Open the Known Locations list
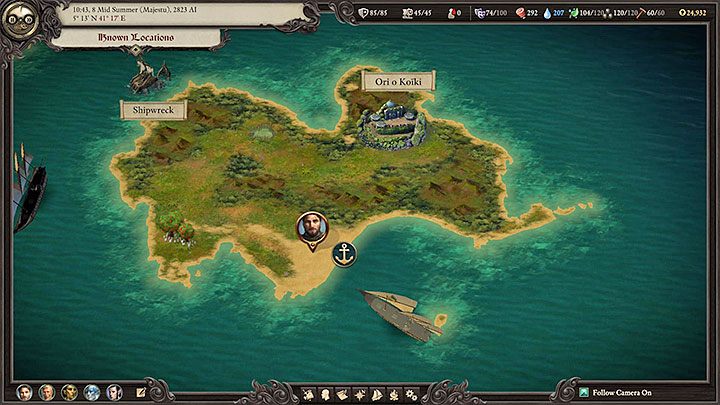The height and width of the screenshot is (405, 720). coord(134,38)
